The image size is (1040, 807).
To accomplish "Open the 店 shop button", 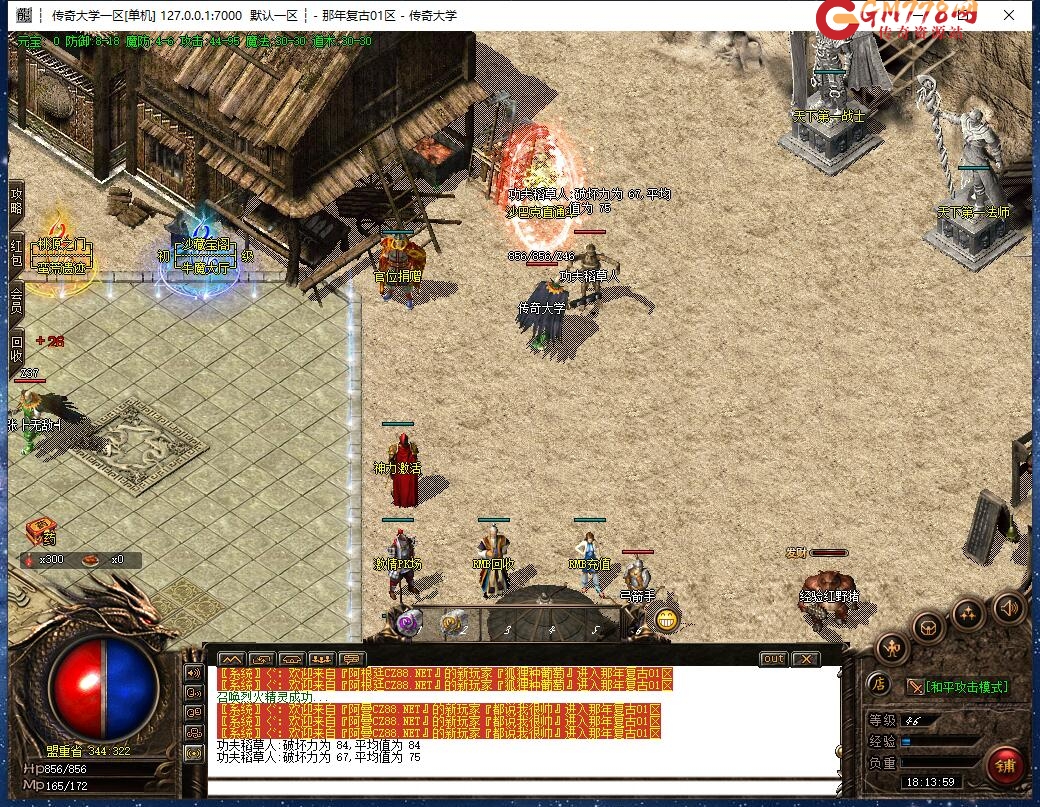I will (878, 684).
